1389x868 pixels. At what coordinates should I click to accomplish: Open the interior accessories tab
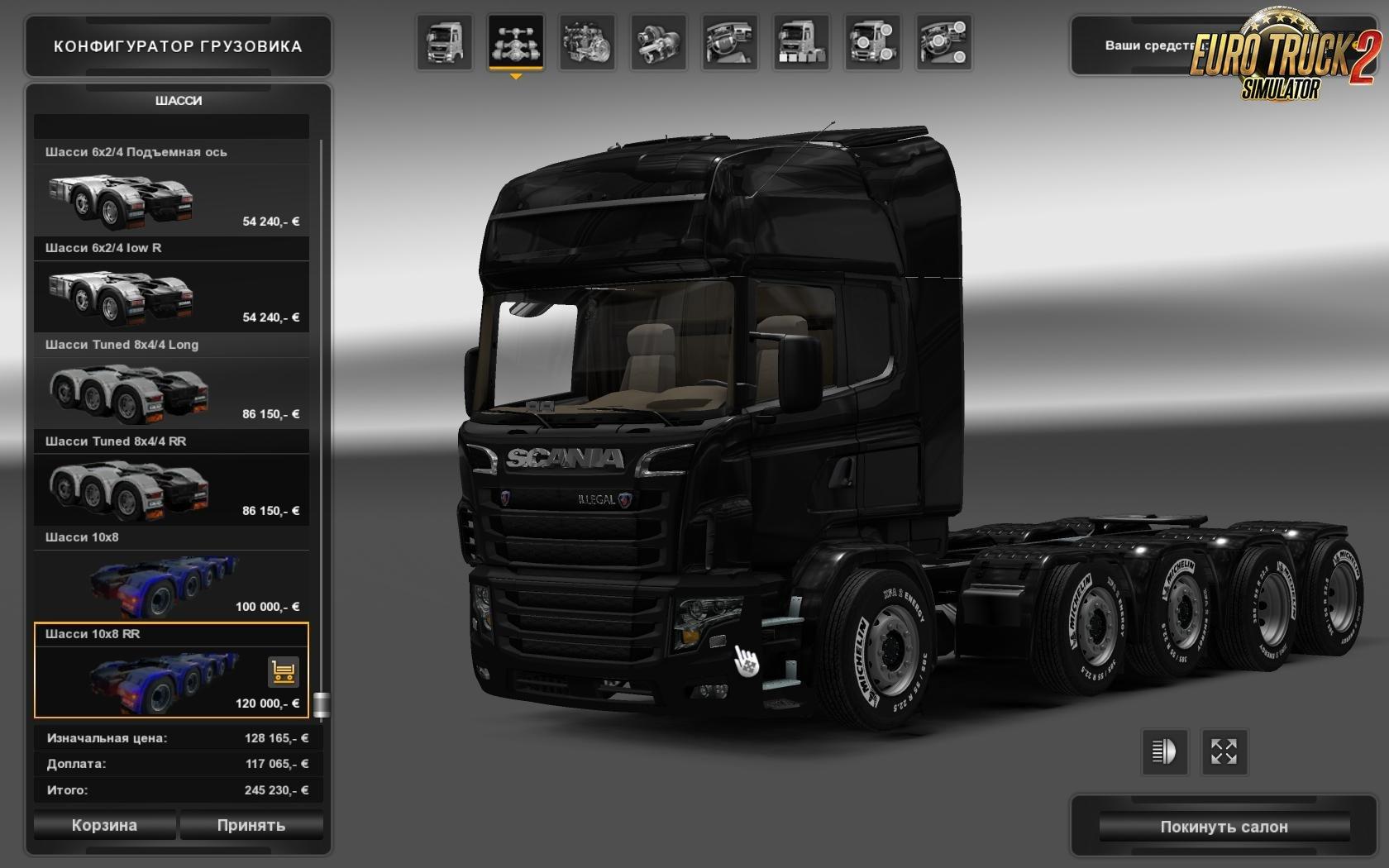click(944, 42)
